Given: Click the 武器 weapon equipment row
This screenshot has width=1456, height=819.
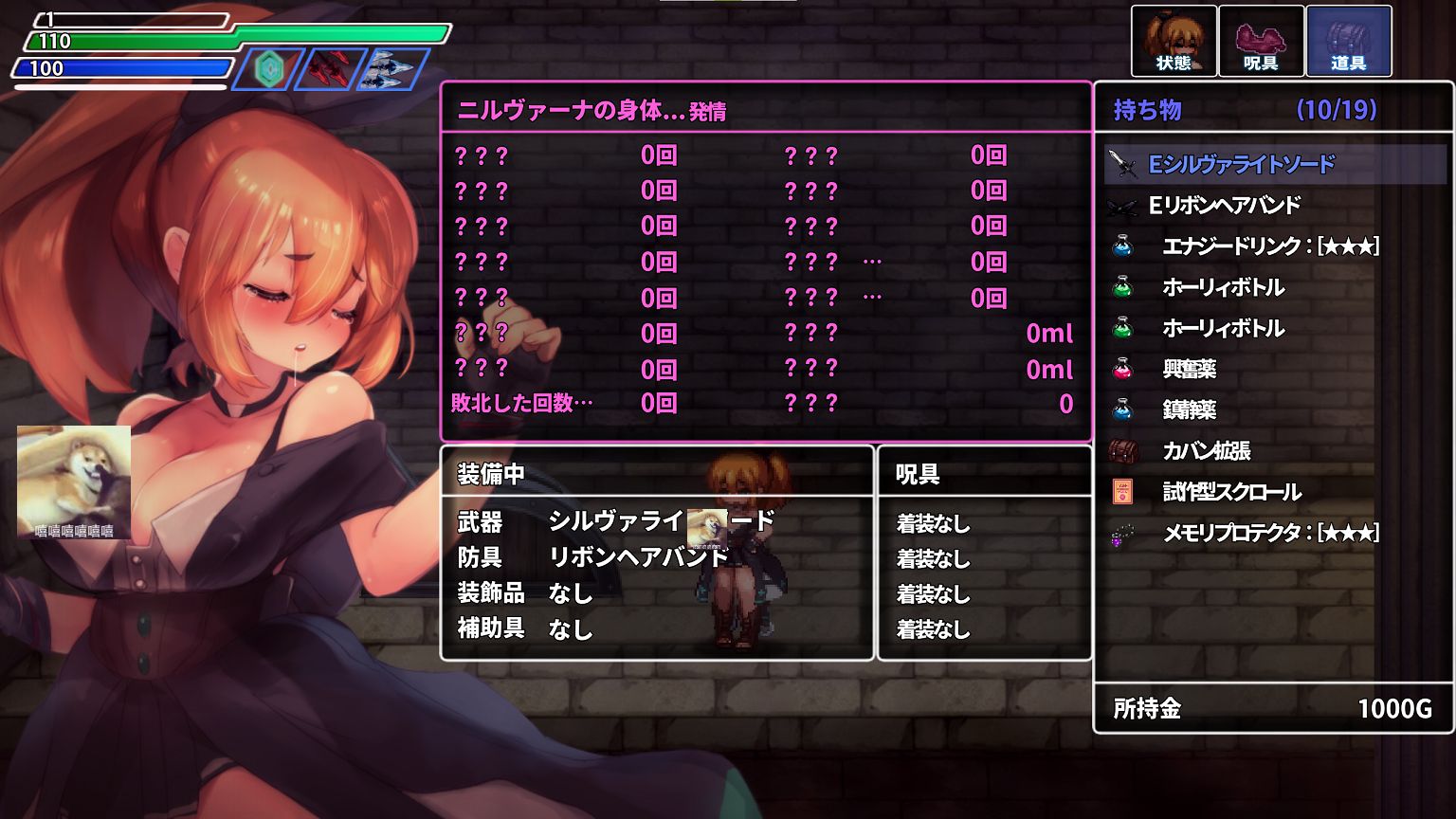Looking at the screenshot, I should coord(616,521).
